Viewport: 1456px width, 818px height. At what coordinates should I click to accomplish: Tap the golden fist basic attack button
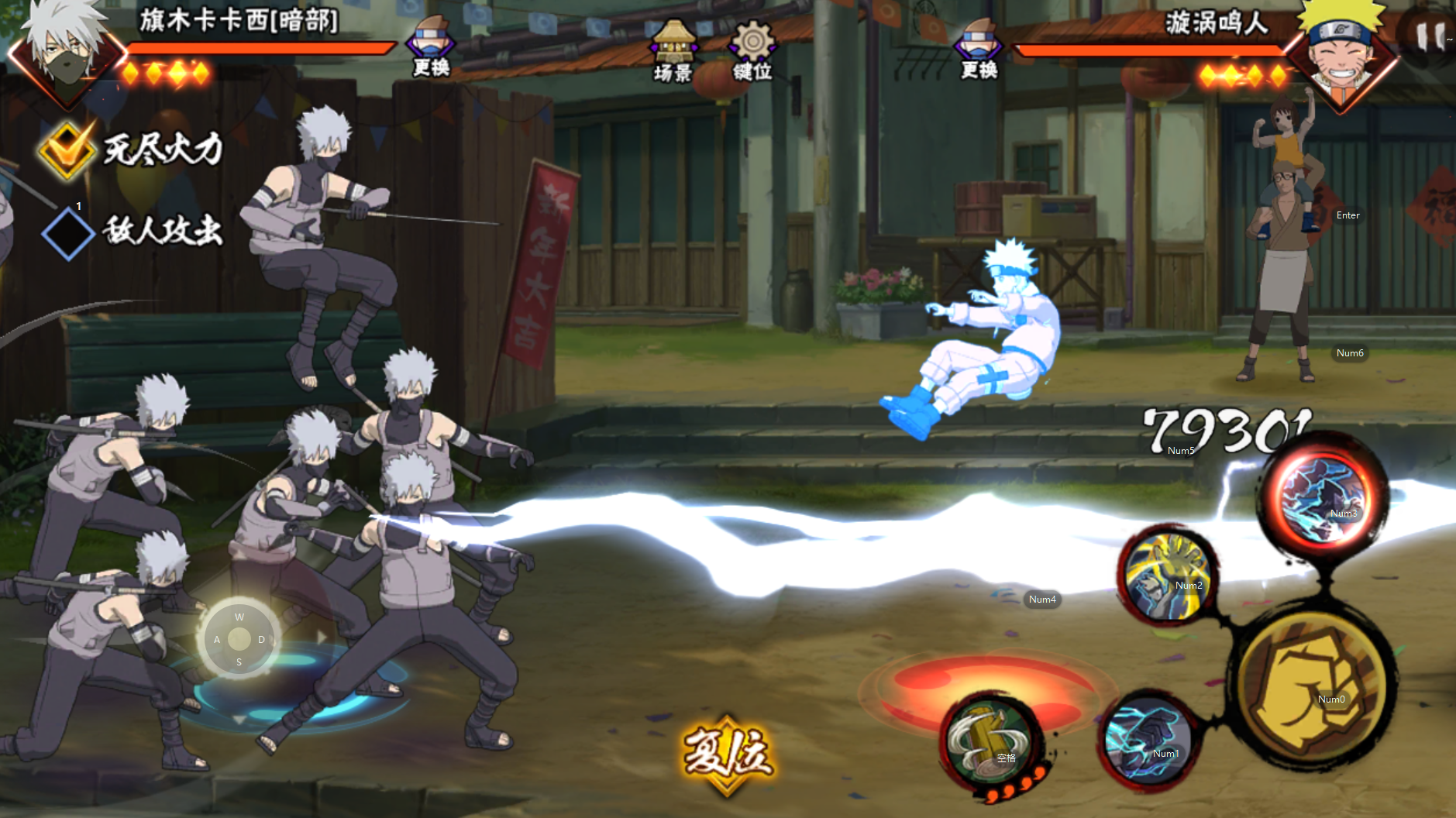point(1313,689)
